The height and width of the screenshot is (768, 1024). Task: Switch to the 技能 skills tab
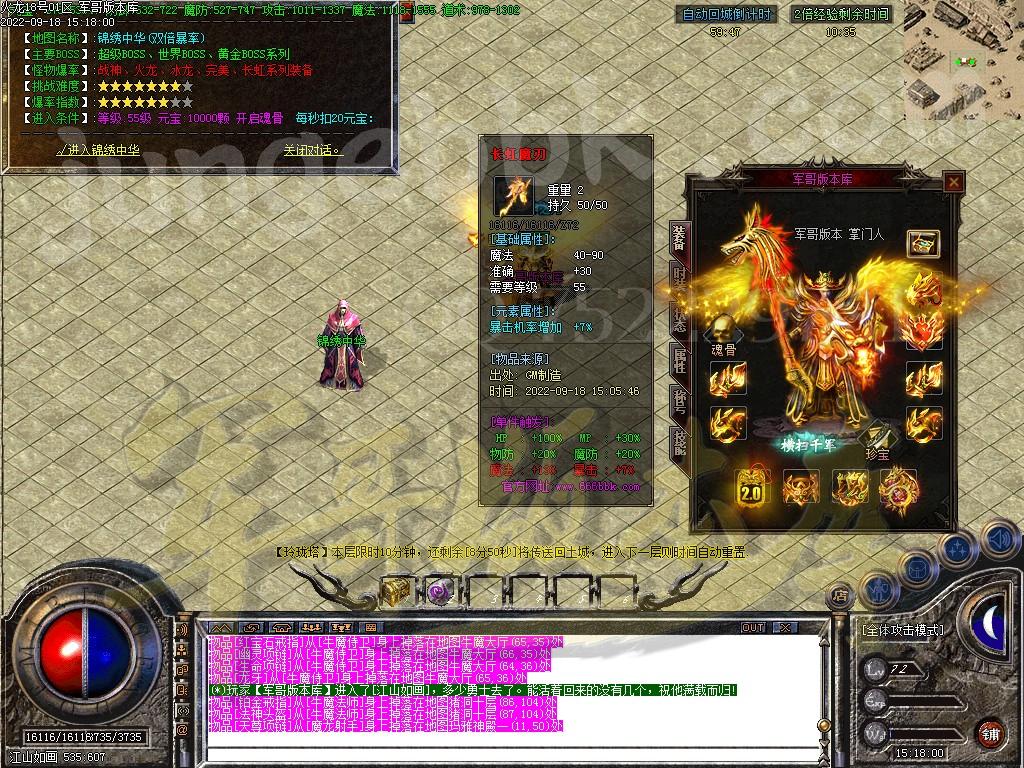tap(680, 440)
